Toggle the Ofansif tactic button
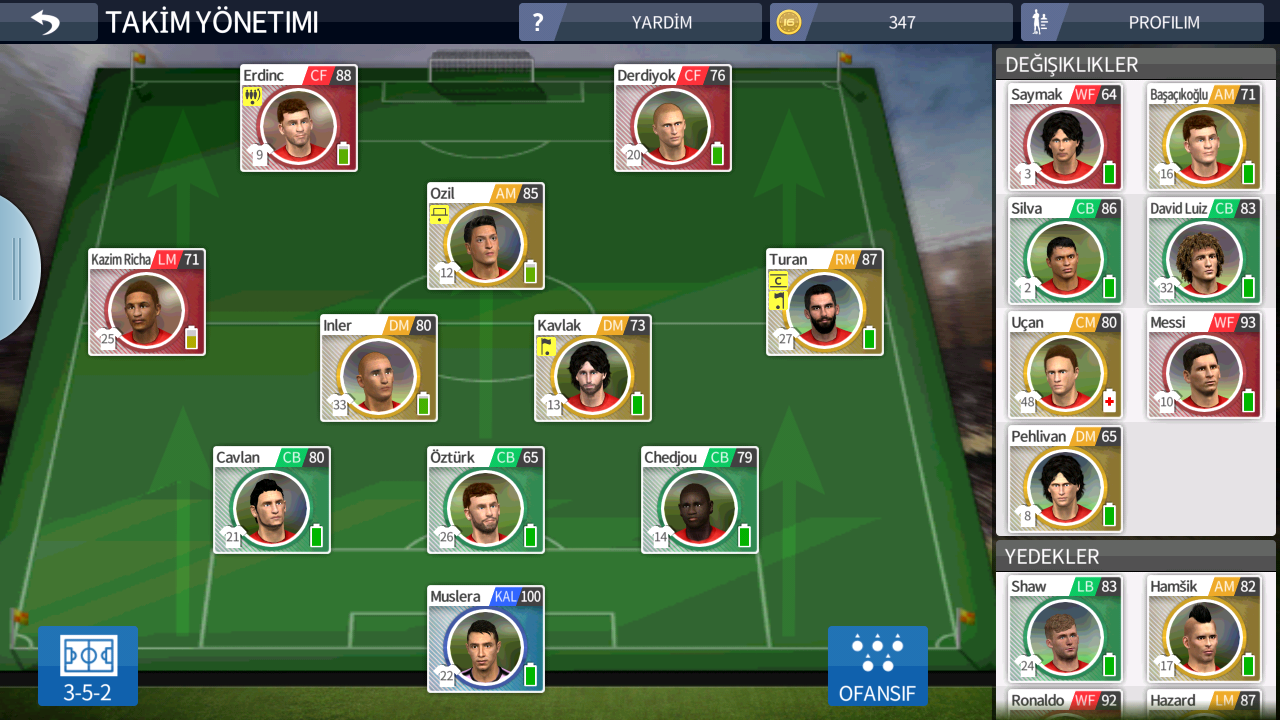 click(x=877, y=665)
